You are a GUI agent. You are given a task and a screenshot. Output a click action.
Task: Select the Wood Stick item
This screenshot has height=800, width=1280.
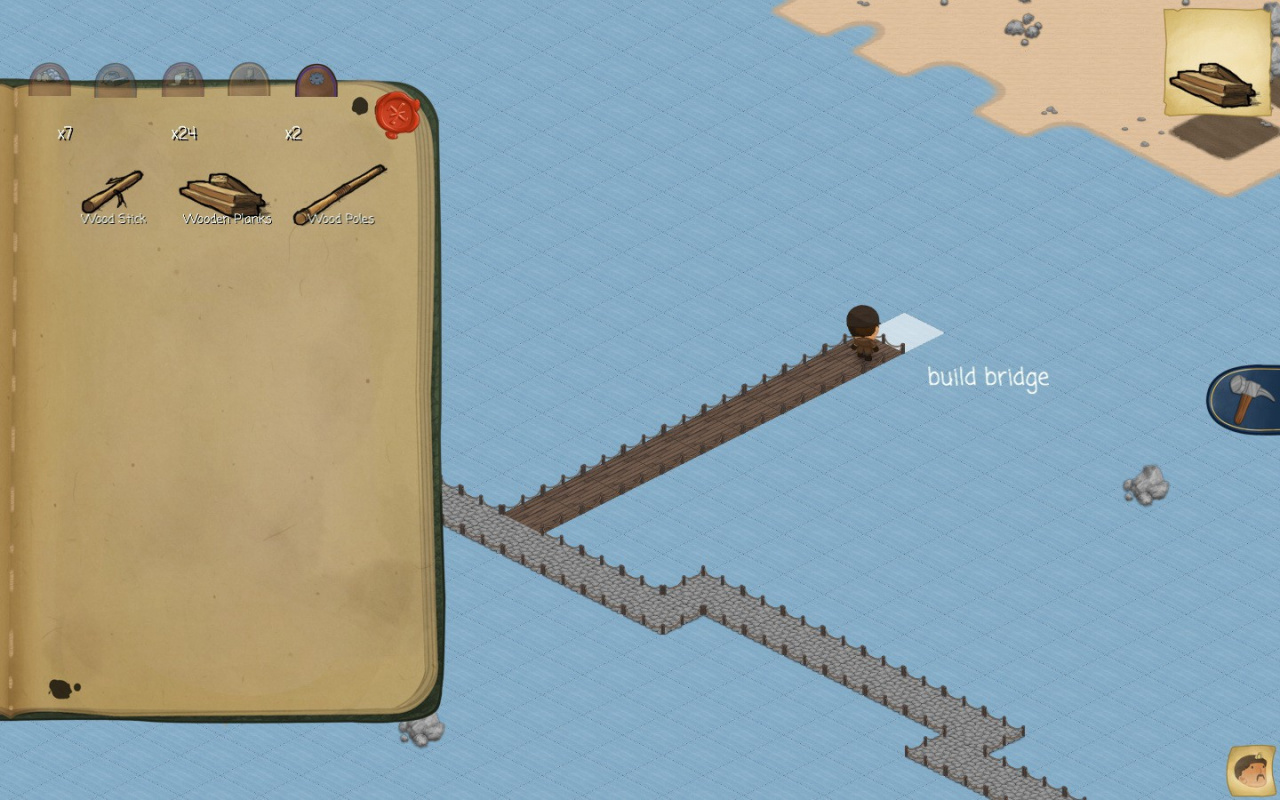pos(113,193)
